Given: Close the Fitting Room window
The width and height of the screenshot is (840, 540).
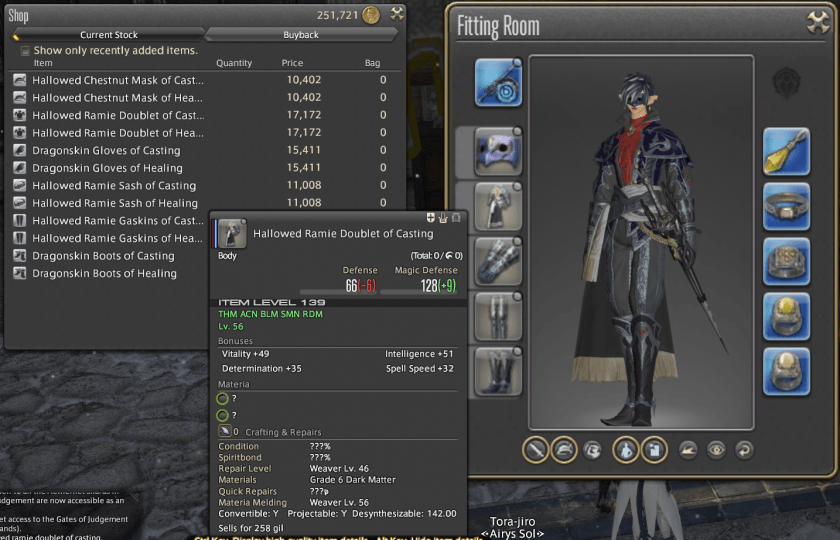Looking at the screenshot, I should click(815, 22).
